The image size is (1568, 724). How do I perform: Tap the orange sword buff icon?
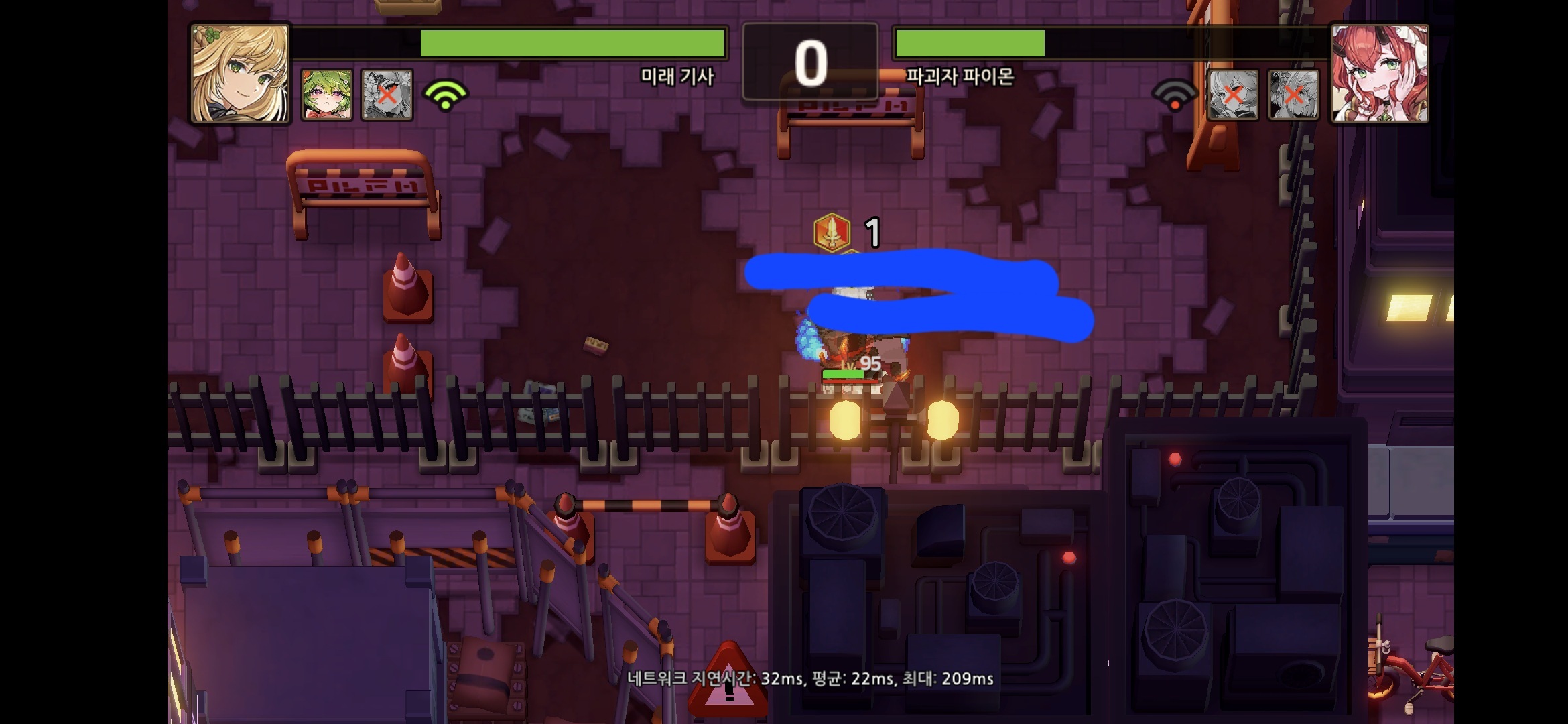click(x=832, y=232)
